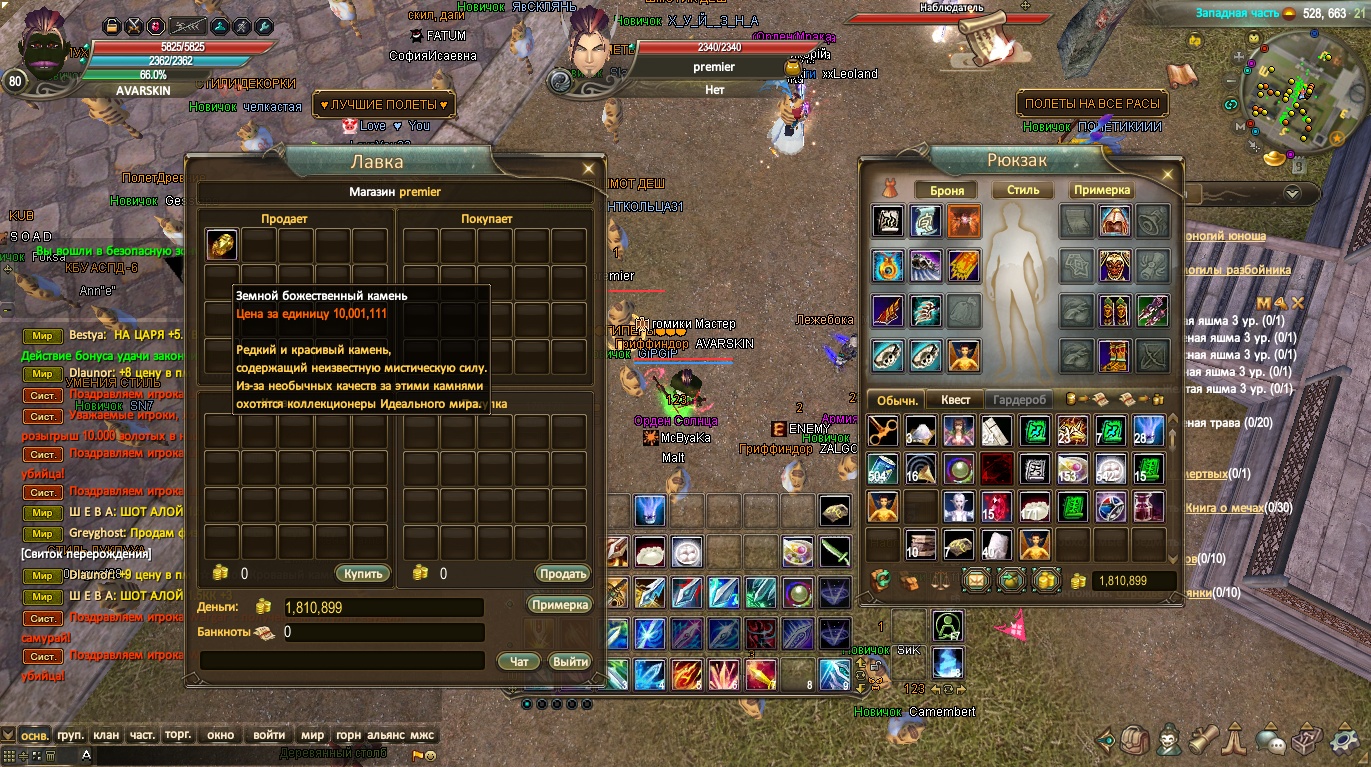Select the мир chat channel tab
Screen dimensions: 1371x767
(312, 735)
